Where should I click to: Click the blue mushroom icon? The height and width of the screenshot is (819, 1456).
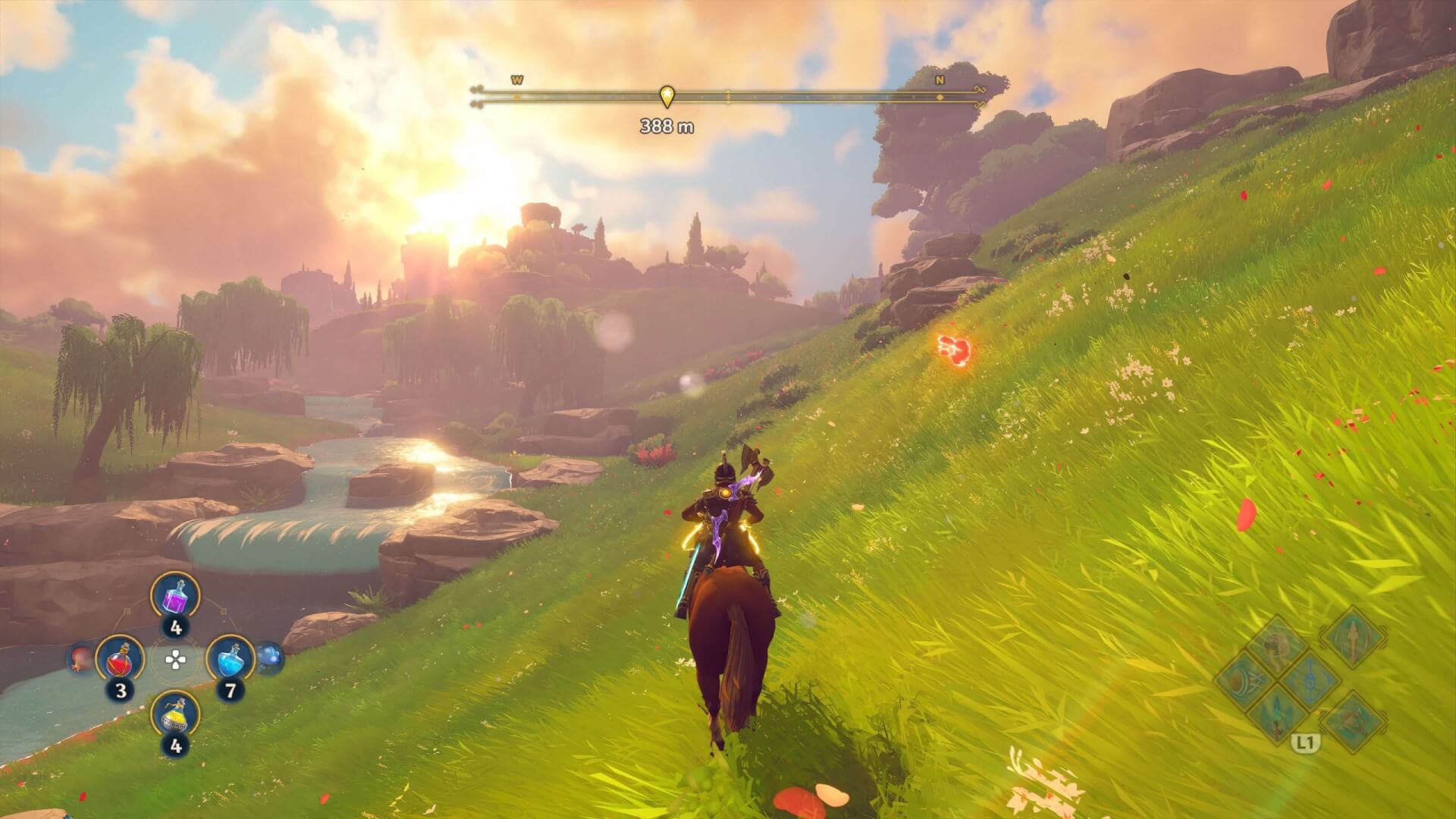269,659
